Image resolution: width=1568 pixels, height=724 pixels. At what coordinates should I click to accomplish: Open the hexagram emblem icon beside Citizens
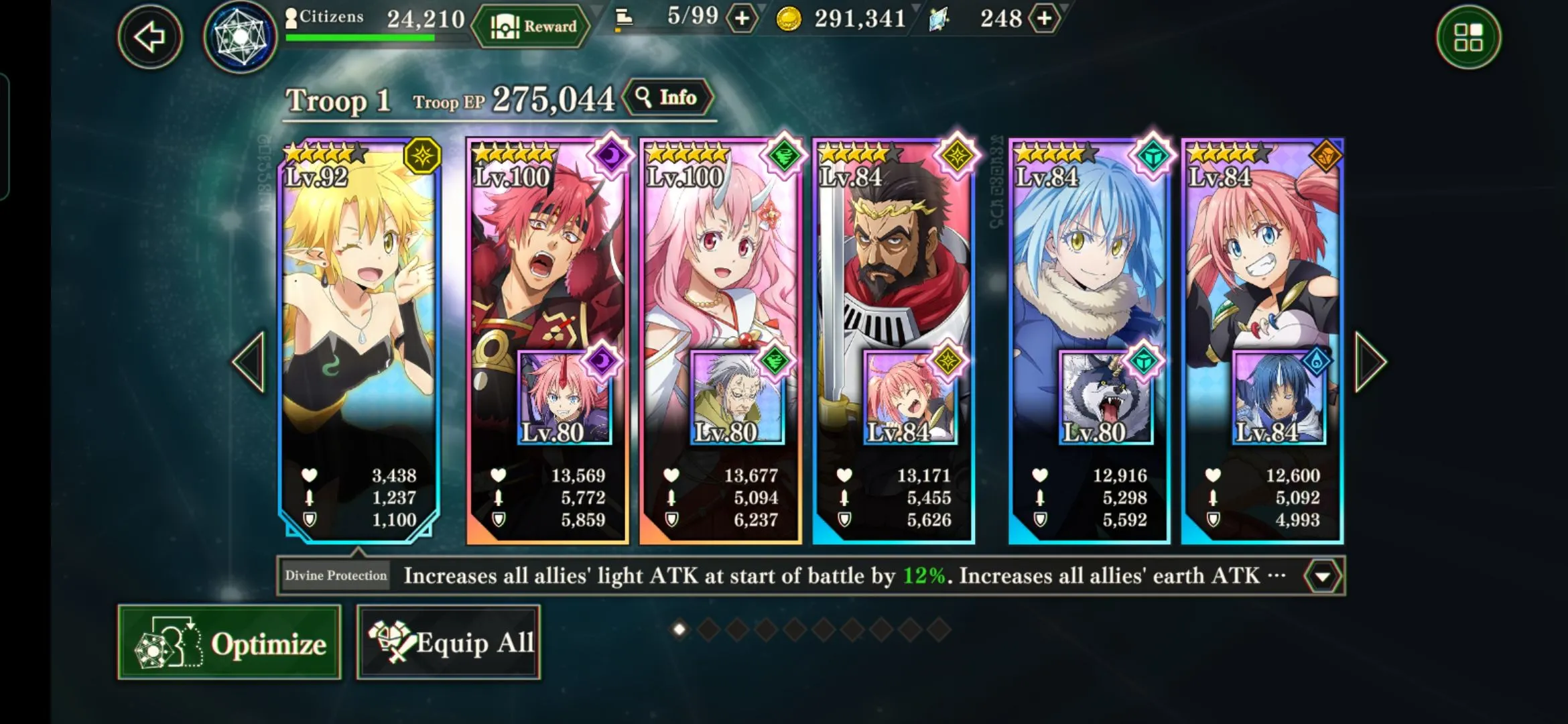(240, 38)
